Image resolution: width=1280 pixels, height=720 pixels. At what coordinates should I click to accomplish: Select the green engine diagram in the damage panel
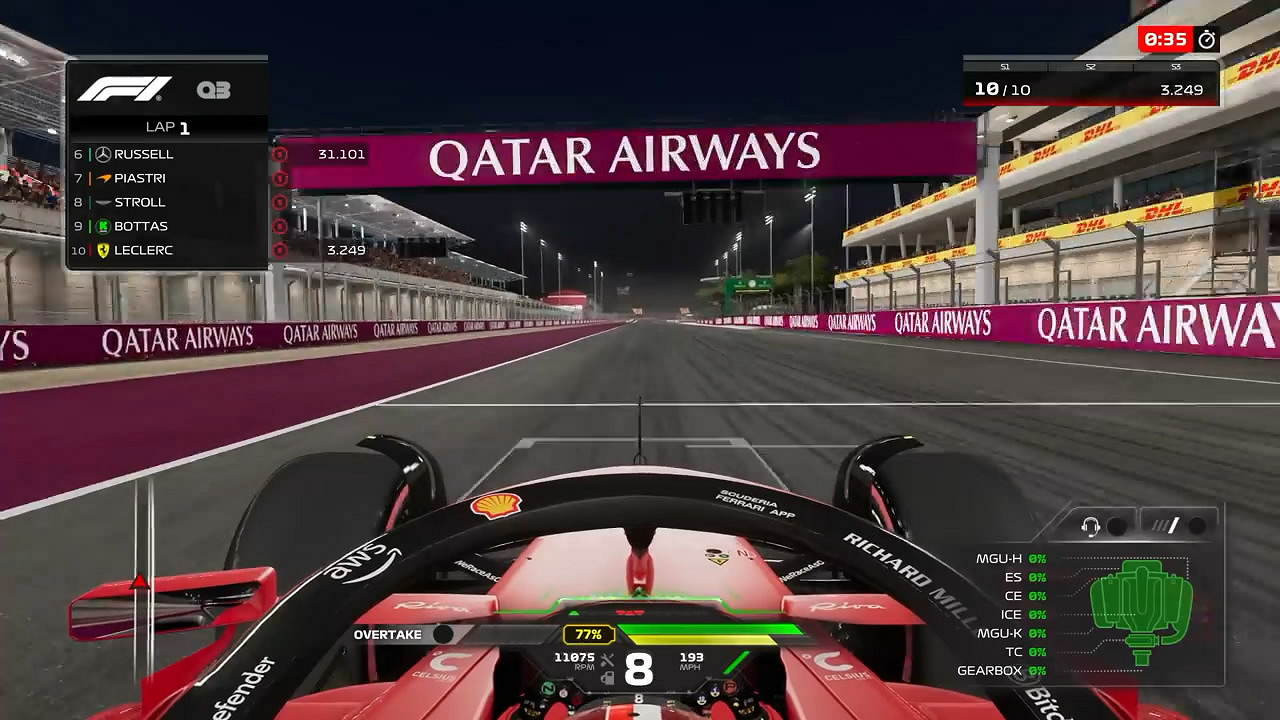[x=1140, y=600]
